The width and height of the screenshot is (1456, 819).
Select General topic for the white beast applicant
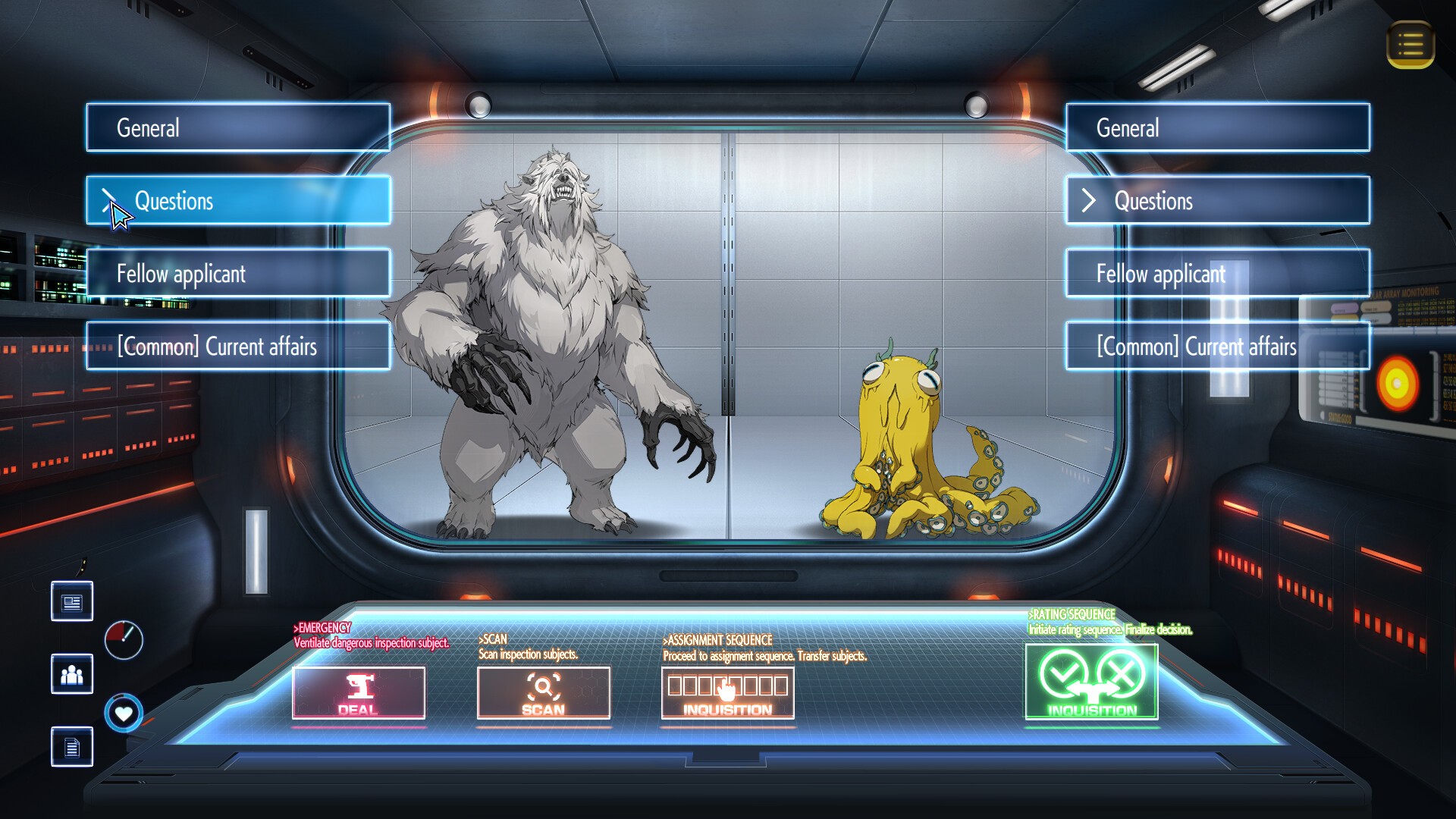[238, 127]
